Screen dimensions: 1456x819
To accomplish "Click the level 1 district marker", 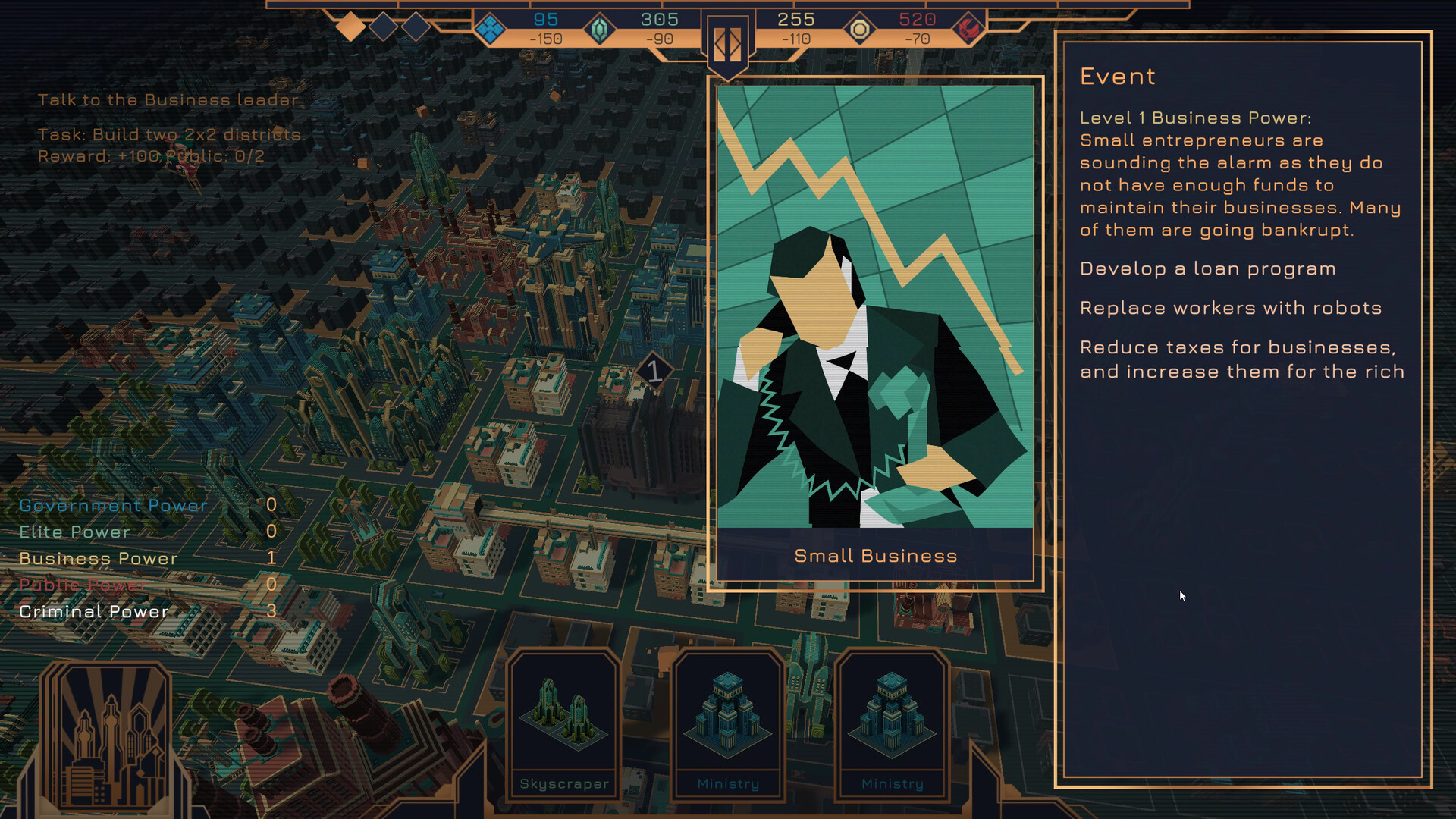I will click(654, 372).
